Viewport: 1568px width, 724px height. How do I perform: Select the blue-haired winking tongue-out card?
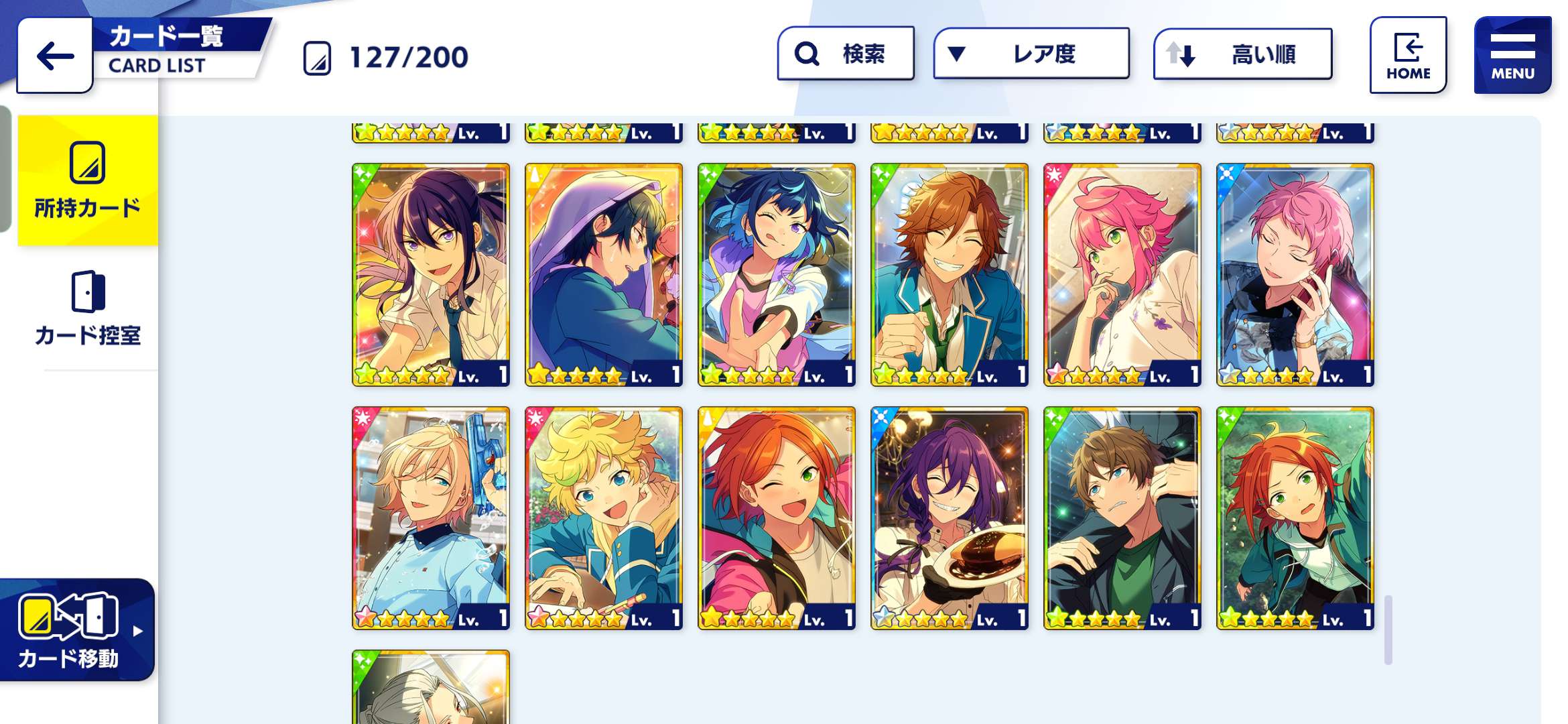(x=777, y=275)
